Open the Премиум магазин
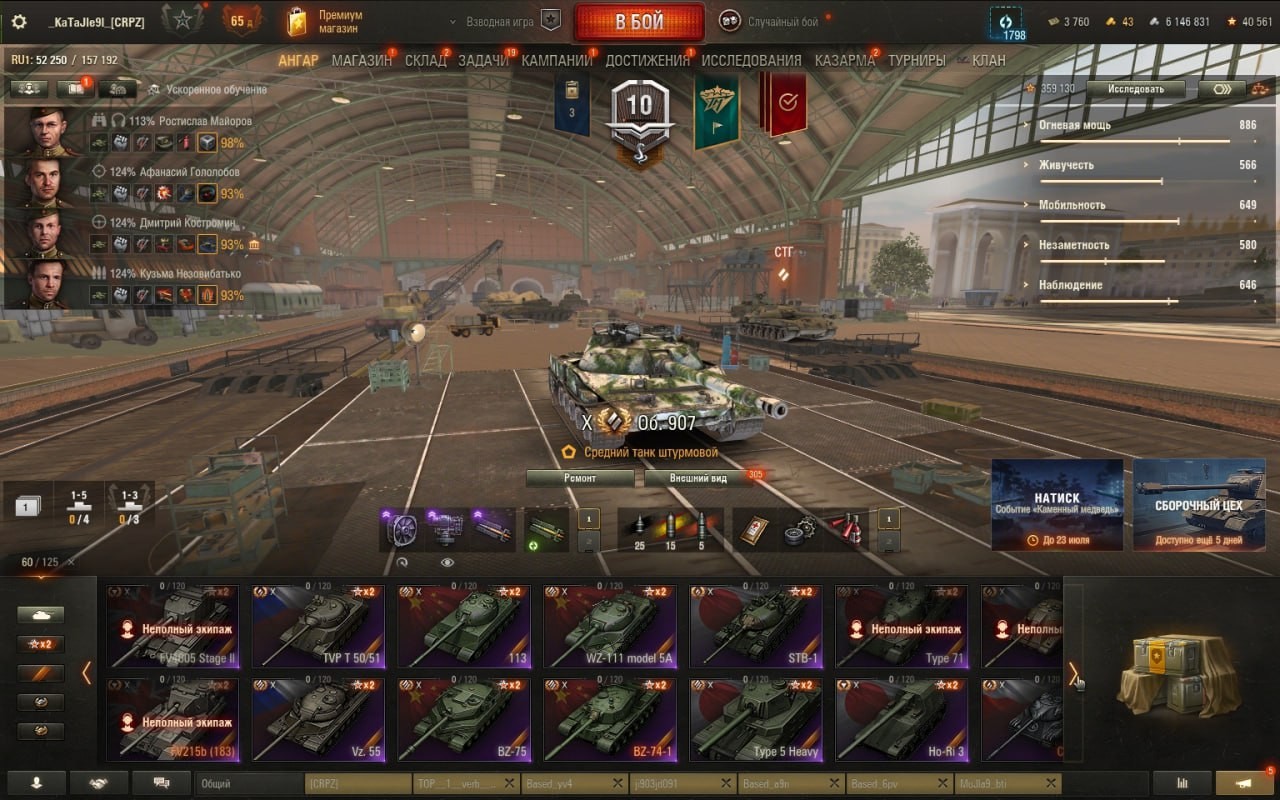This screenshot has width=1280, height=800. point(325,22)
